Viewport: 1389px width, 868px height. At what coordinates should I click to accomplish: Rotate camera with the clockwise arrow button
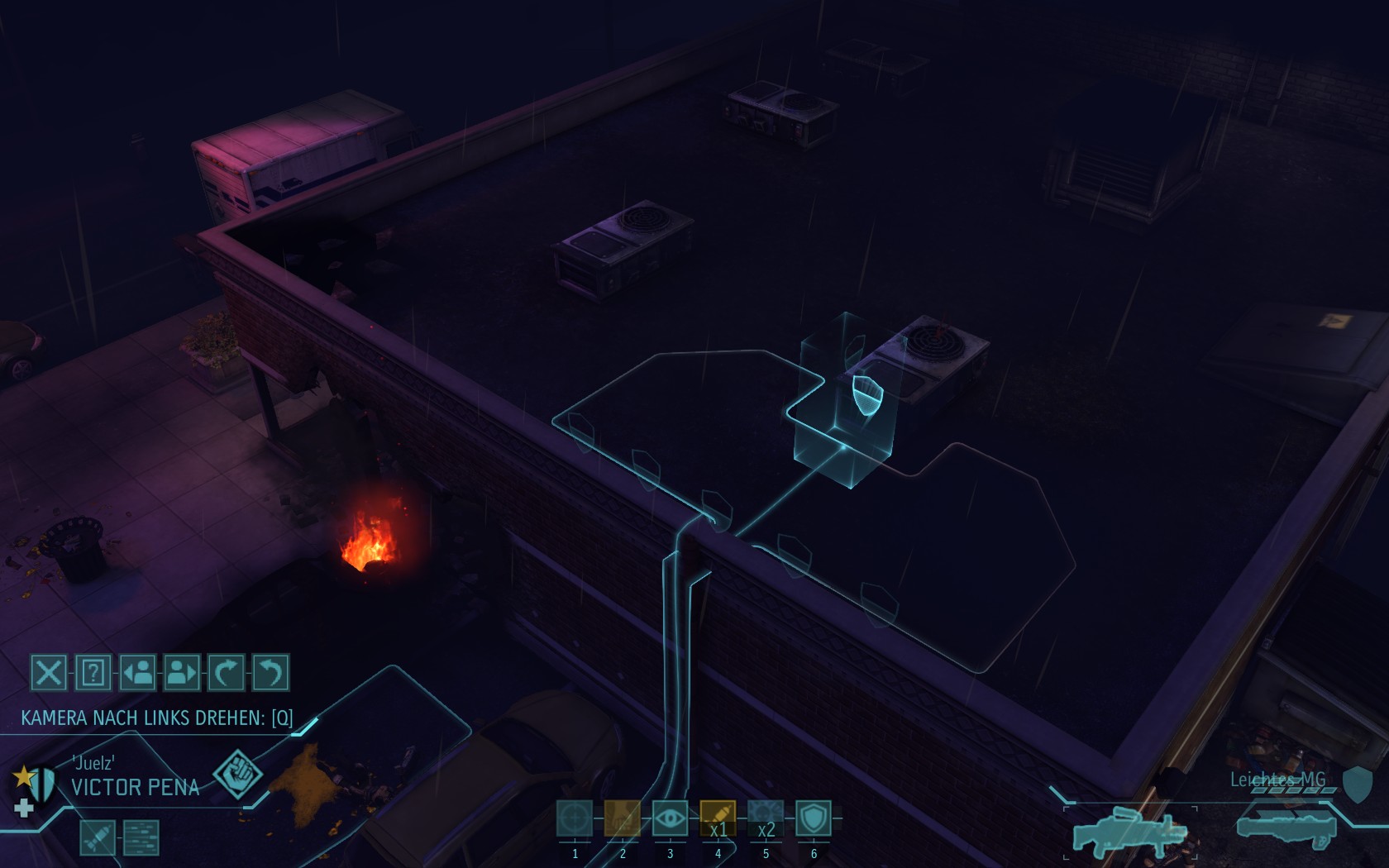point(227,672)
